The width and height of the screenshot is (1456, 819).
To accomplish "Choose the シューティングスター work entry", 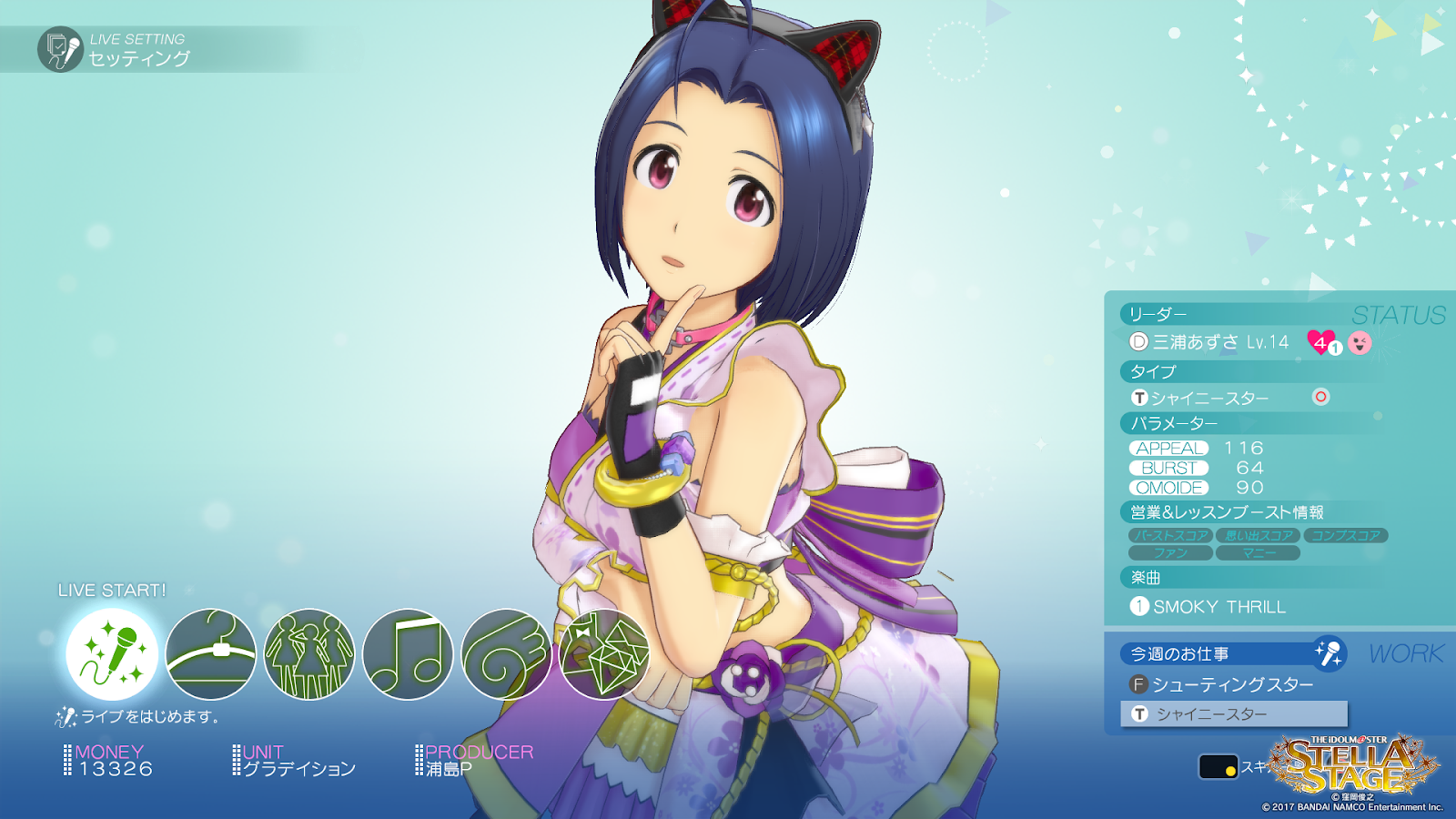I will (1233, 684).
